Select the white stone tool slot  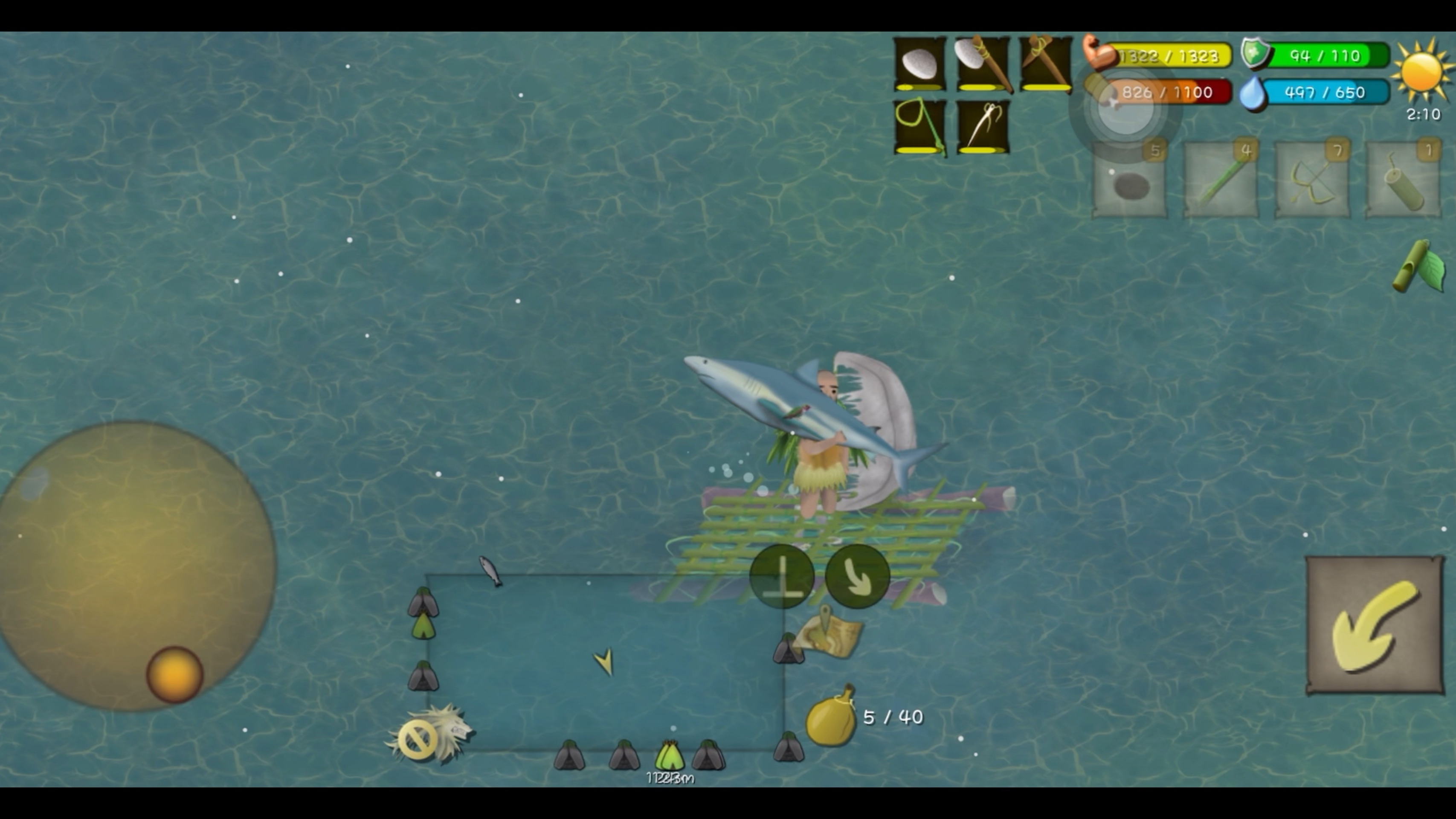[x=919, y=63]
